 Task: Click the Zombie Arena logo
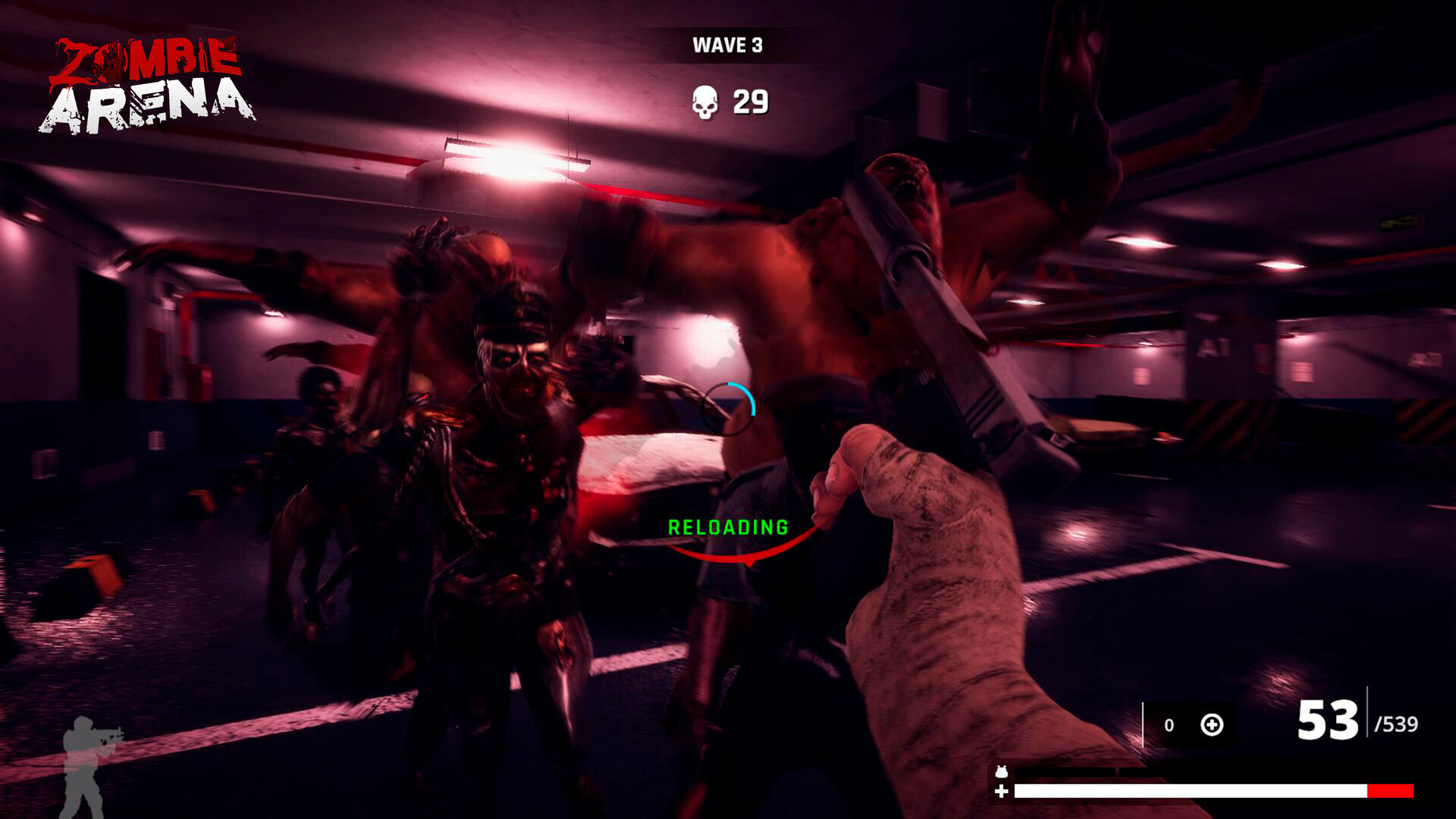coord(149,80)
